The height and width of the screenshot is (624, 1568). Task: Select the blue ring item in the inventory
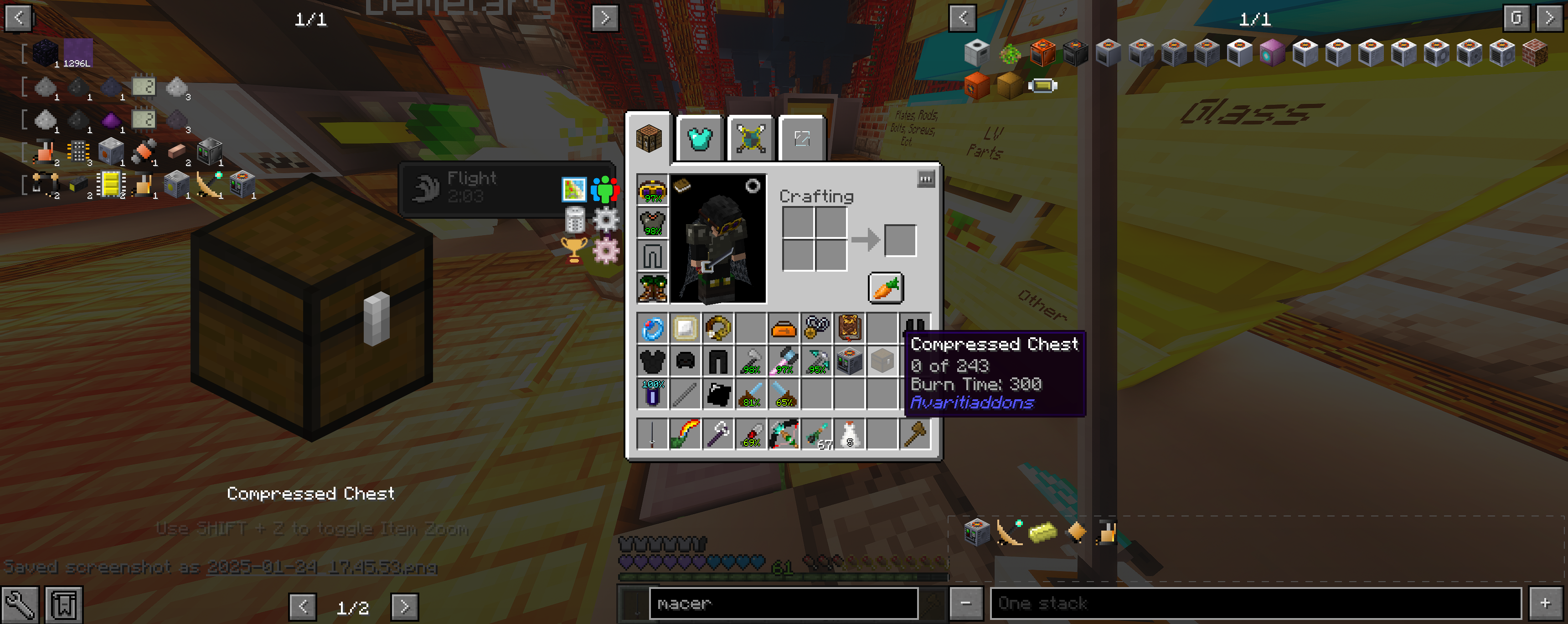pos(653,330)
